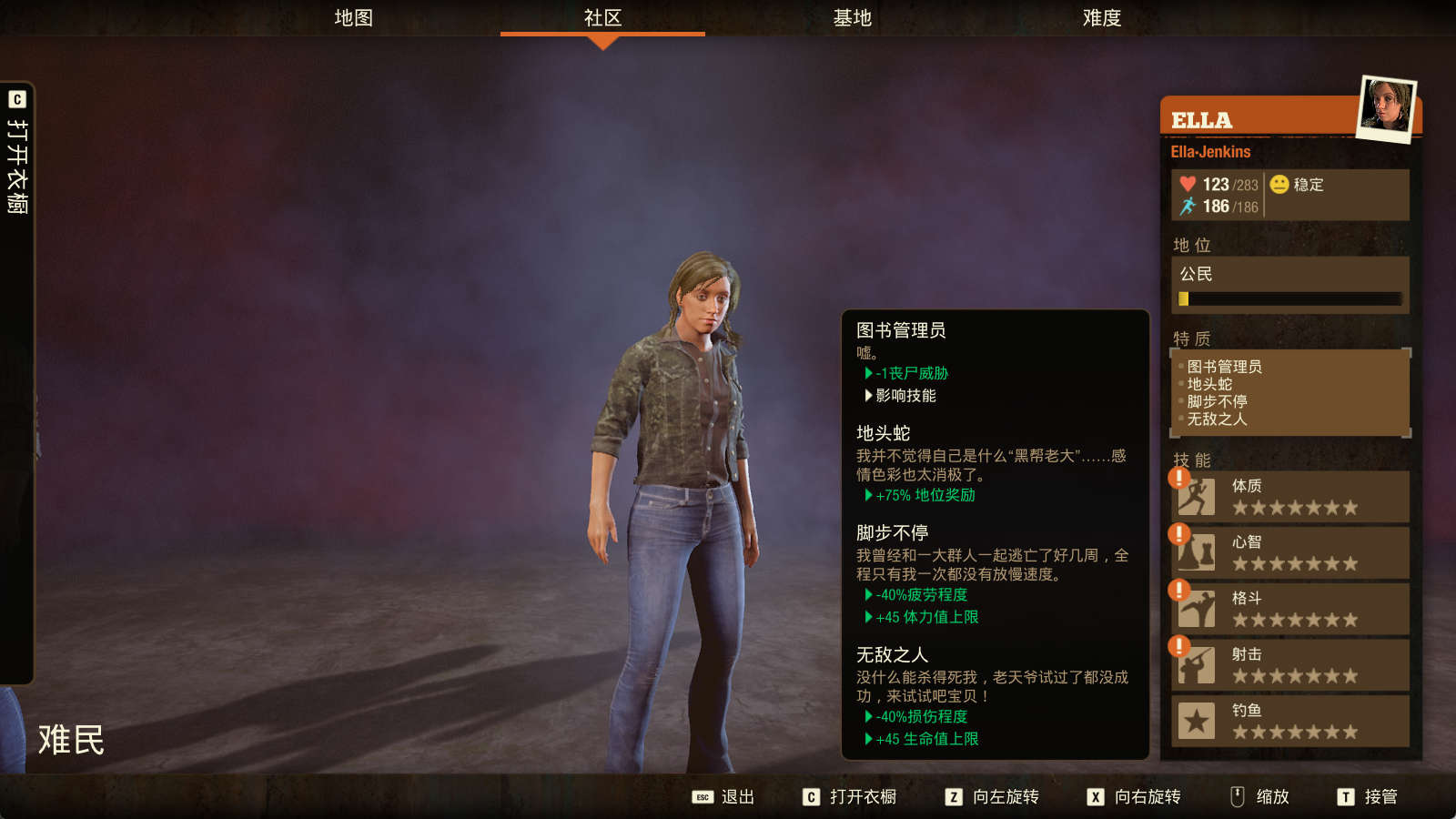Select the 体质 skill row
Viewport: 1456px width, 819px height.
point(1290,496)
